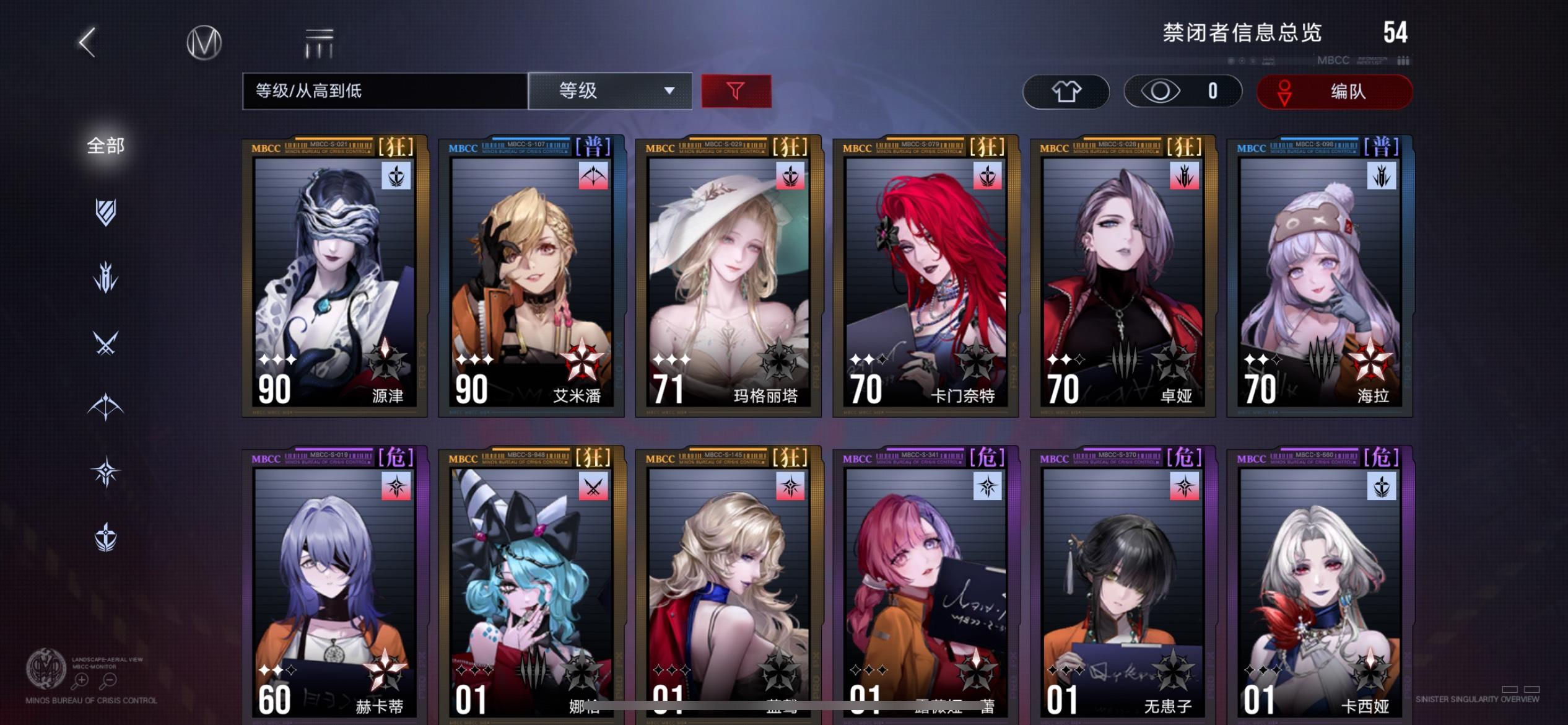The width and height of the screenshot is (1568, 725).
Task: Select the 全部 category tab
Action: [x=105, y=146]
